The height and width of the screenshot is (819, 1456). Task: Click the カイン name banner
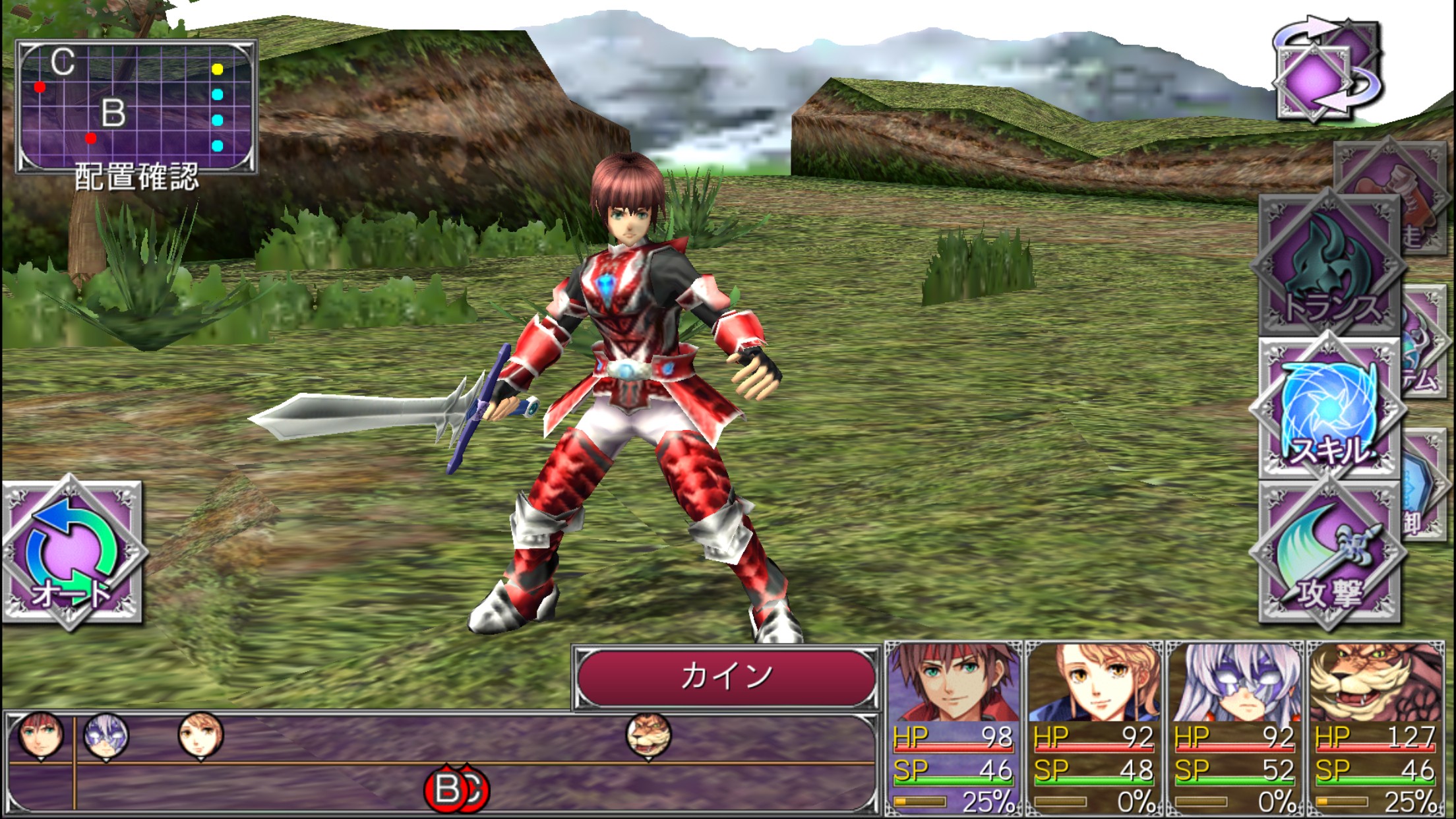point(725,677)
